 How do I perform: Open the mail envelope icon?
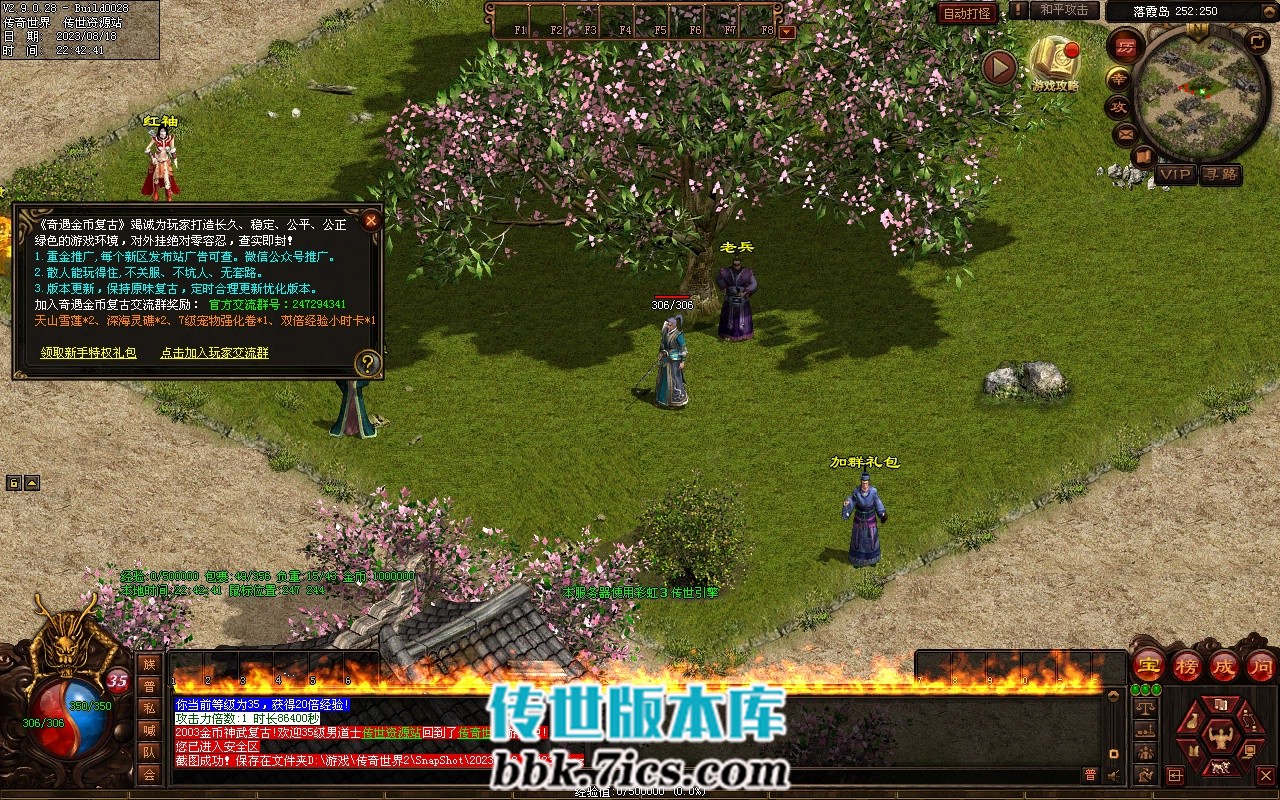[x=1126, y=133]
